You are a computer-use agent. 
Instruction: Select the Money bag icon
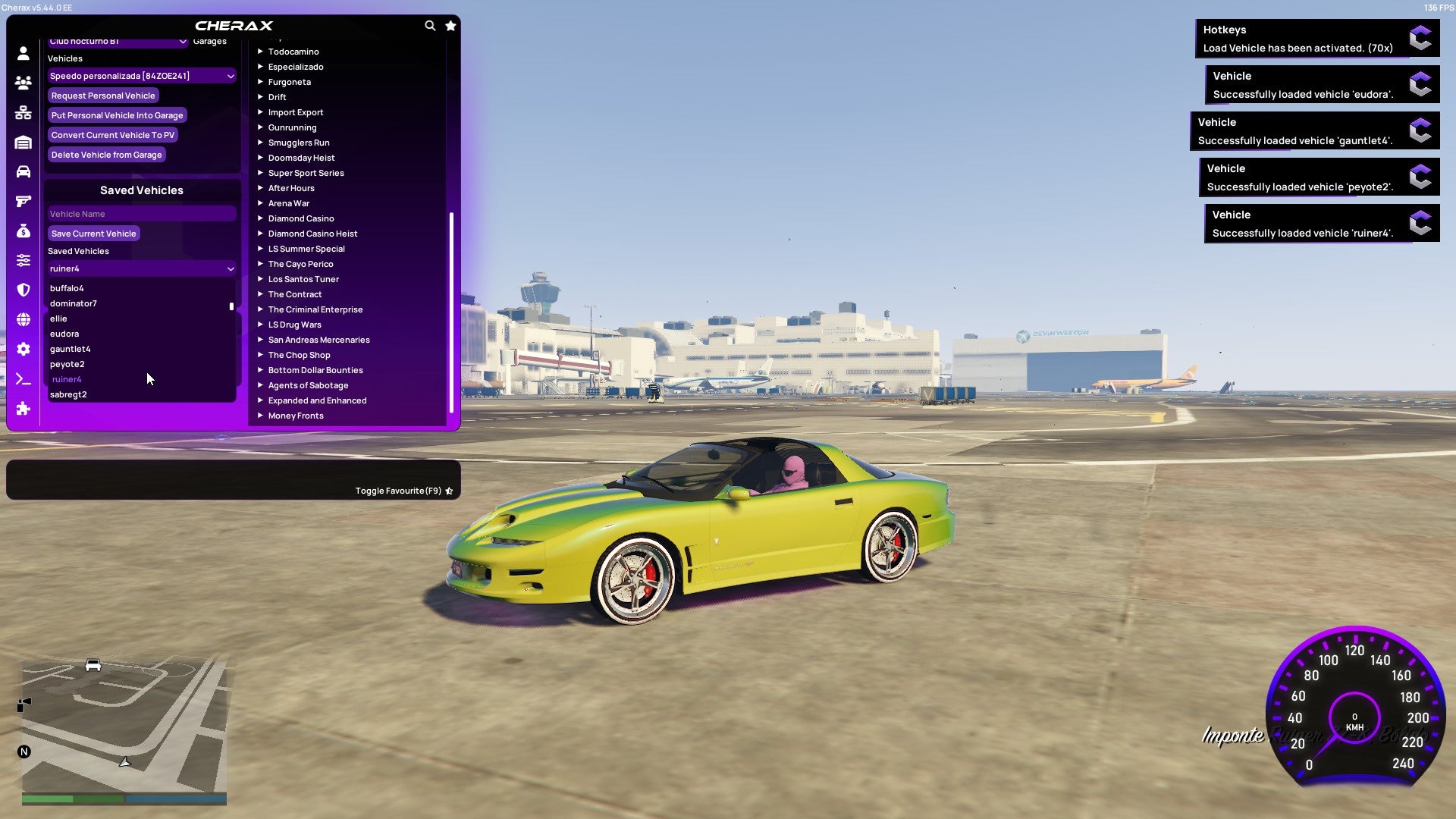[23, 230]
